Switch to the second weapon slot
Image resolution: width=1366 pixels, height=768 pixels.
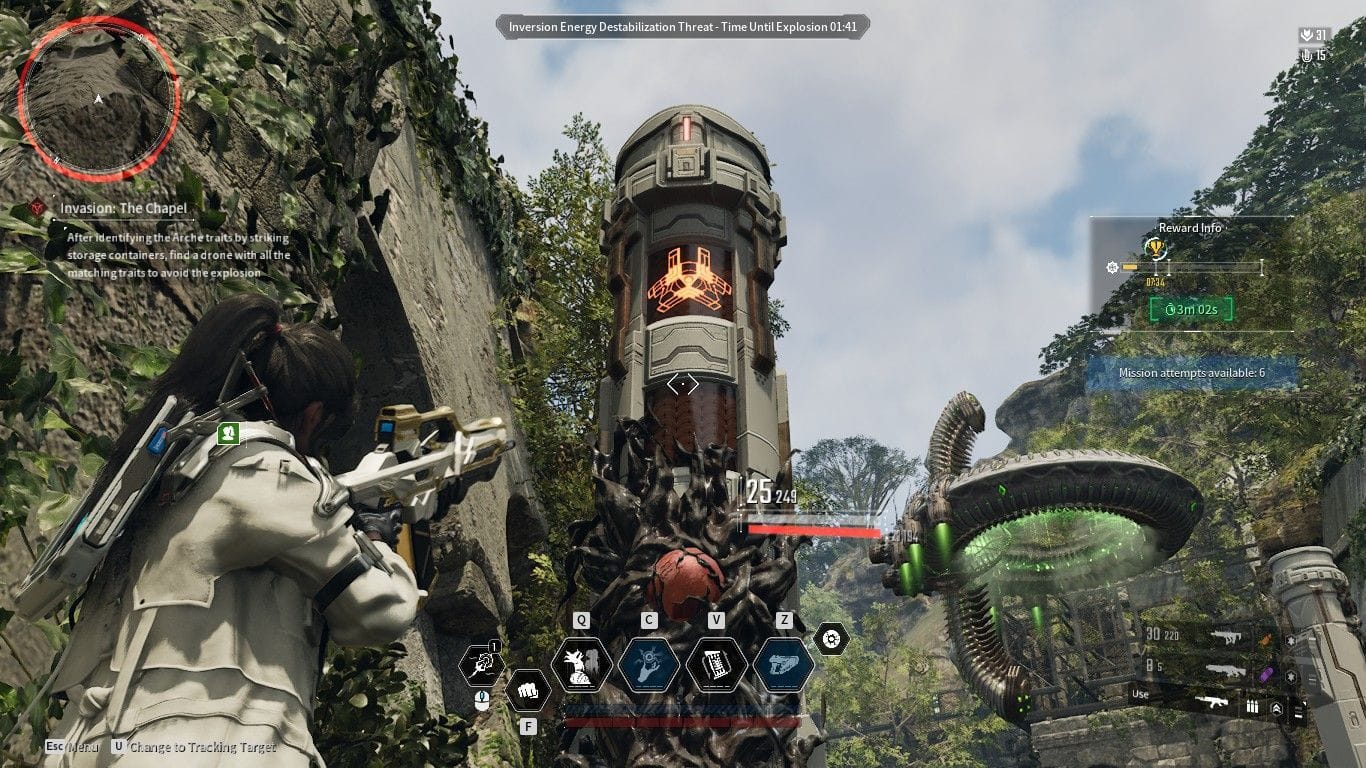point(1225,671)
